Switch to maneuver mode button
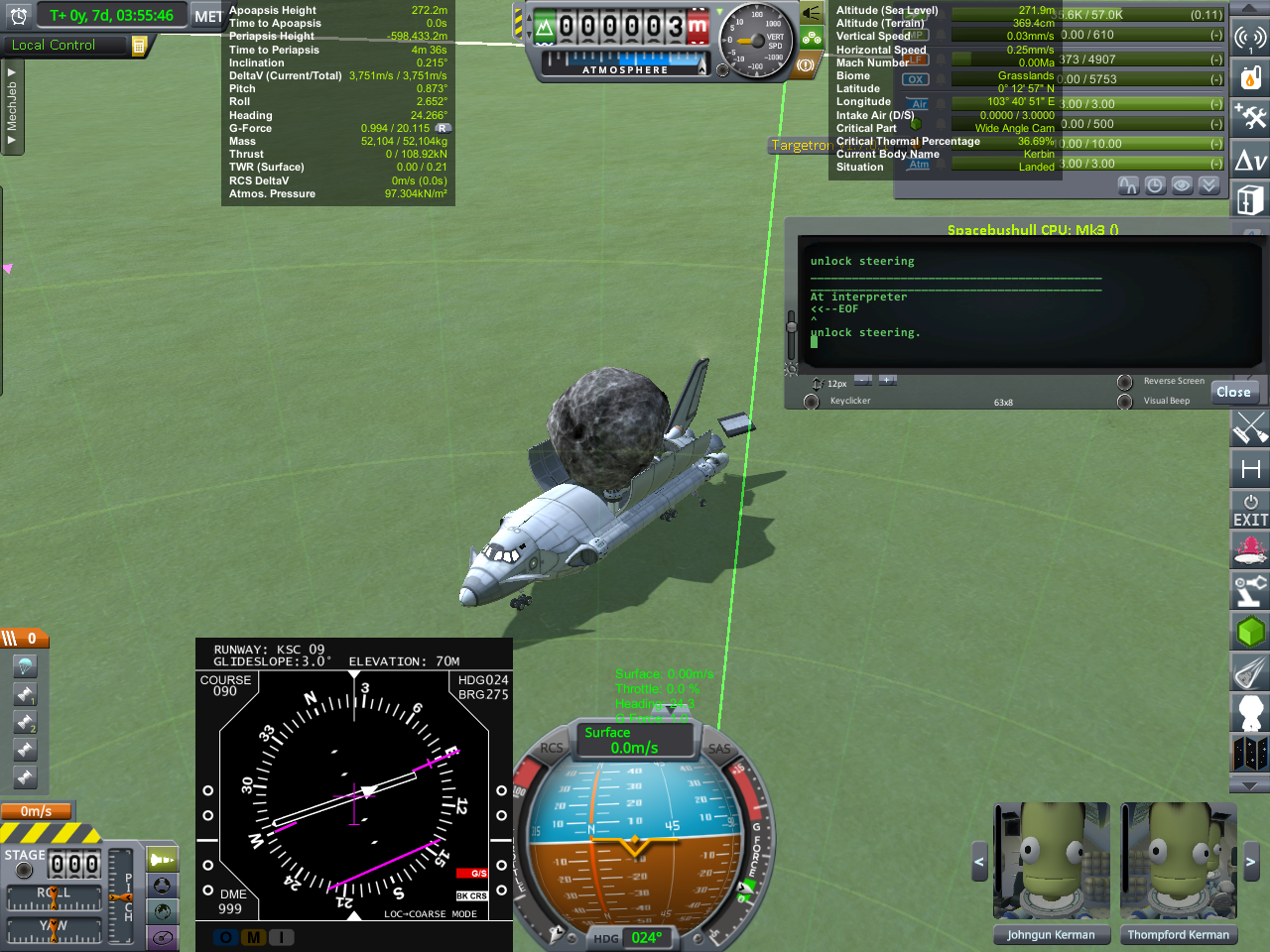The width and height of the screenshot is (1270, 952). click(162, 937)
